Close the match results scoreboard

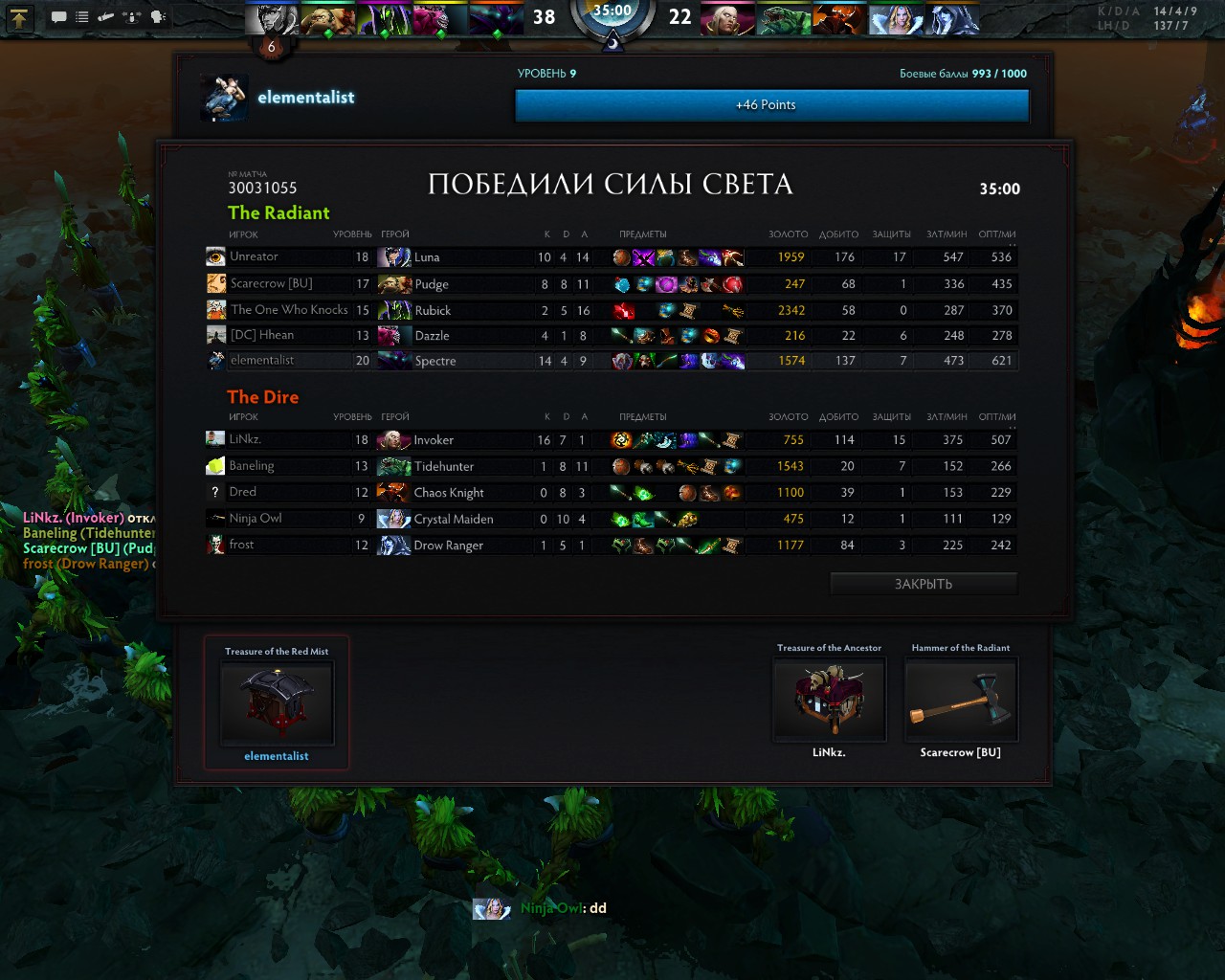click(923, 584)
